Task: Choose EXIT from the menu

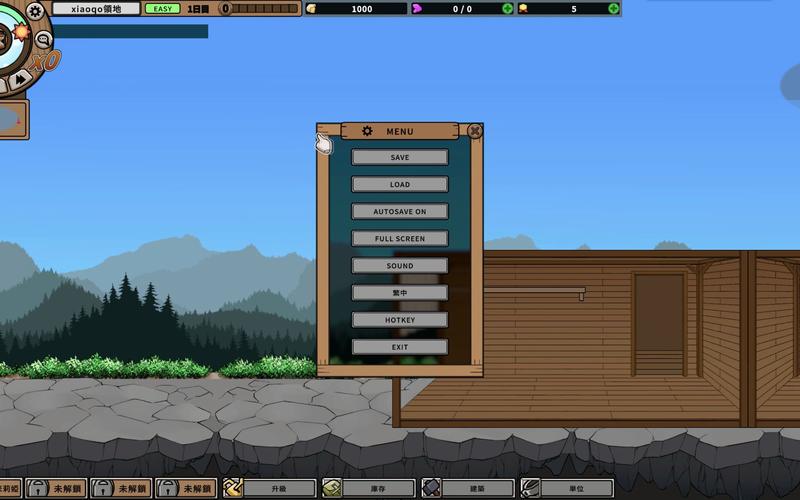Action: pos(400,346)
